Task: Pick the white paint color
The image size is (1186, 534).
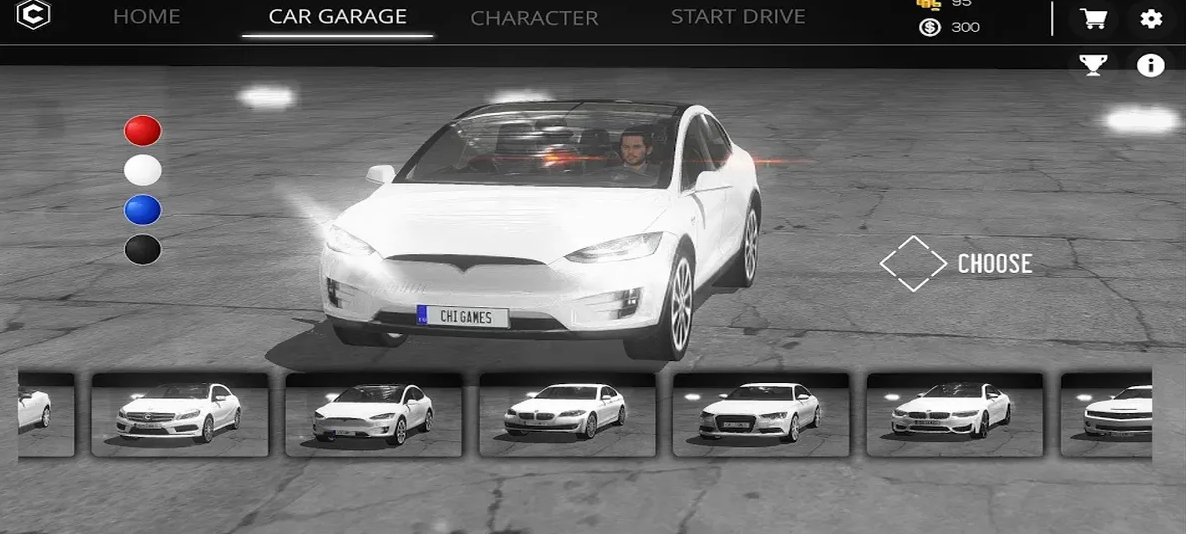Action: 143,170
